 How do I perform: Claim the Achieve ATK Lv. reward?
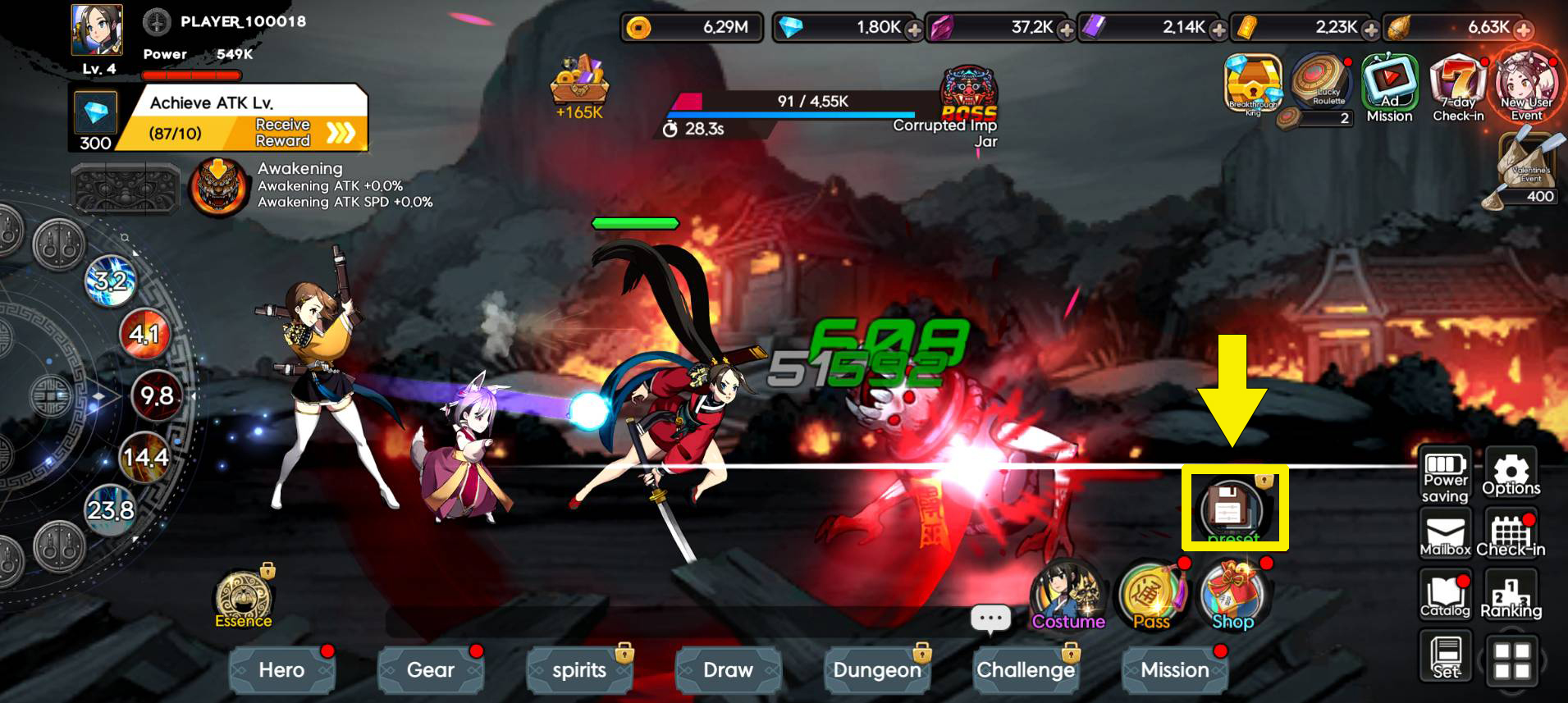pyautogui.click(x=304, y=133)
